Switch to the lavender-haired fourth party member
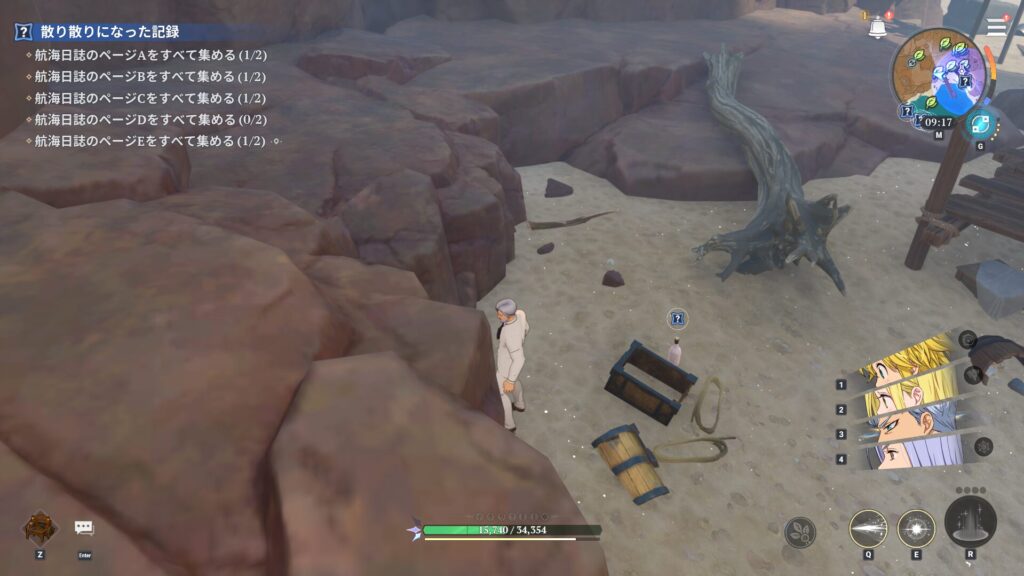This screenshot has width=1024, height=576. [x=905, y=455]
